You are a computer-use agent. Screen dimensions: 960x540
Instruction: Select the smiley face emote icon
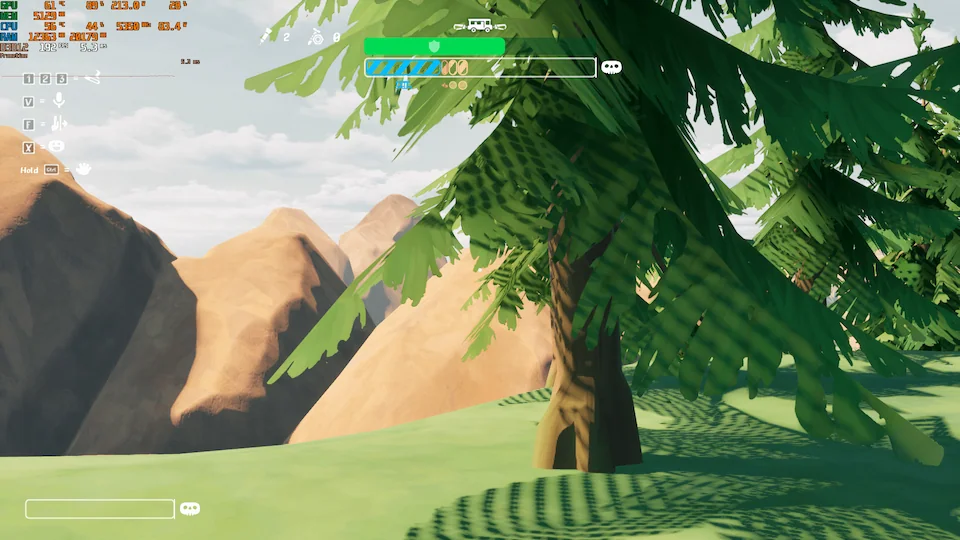click(57, 147)
